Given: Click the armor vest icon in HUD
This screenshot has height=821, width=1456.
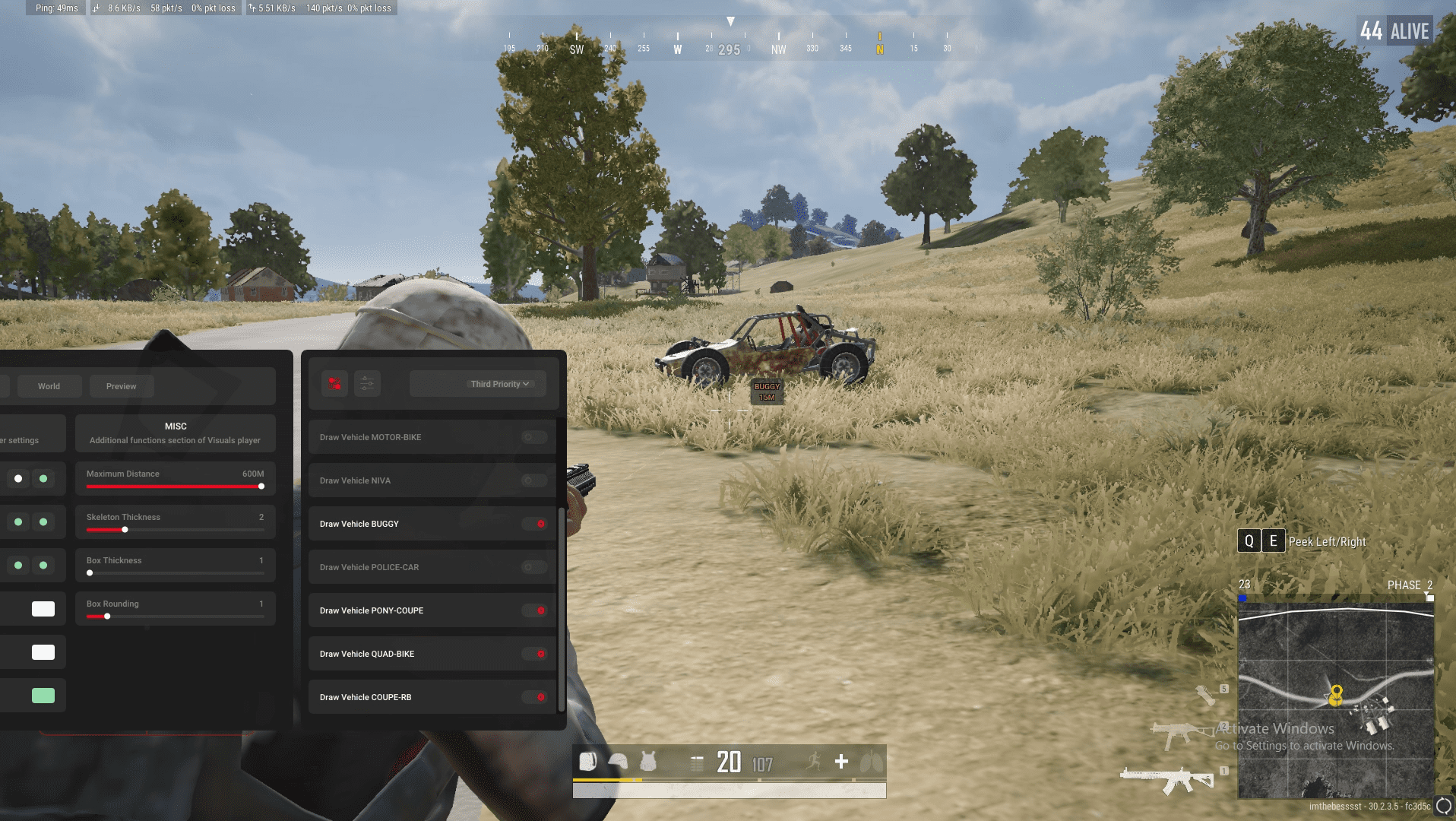Looking at the screenshot, I should pyautogui.click(x=647, y=761).
